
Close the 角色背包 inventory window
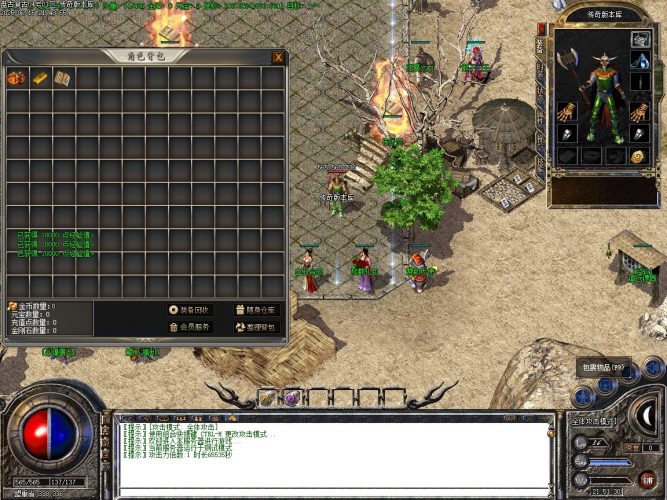coord(277,57)
